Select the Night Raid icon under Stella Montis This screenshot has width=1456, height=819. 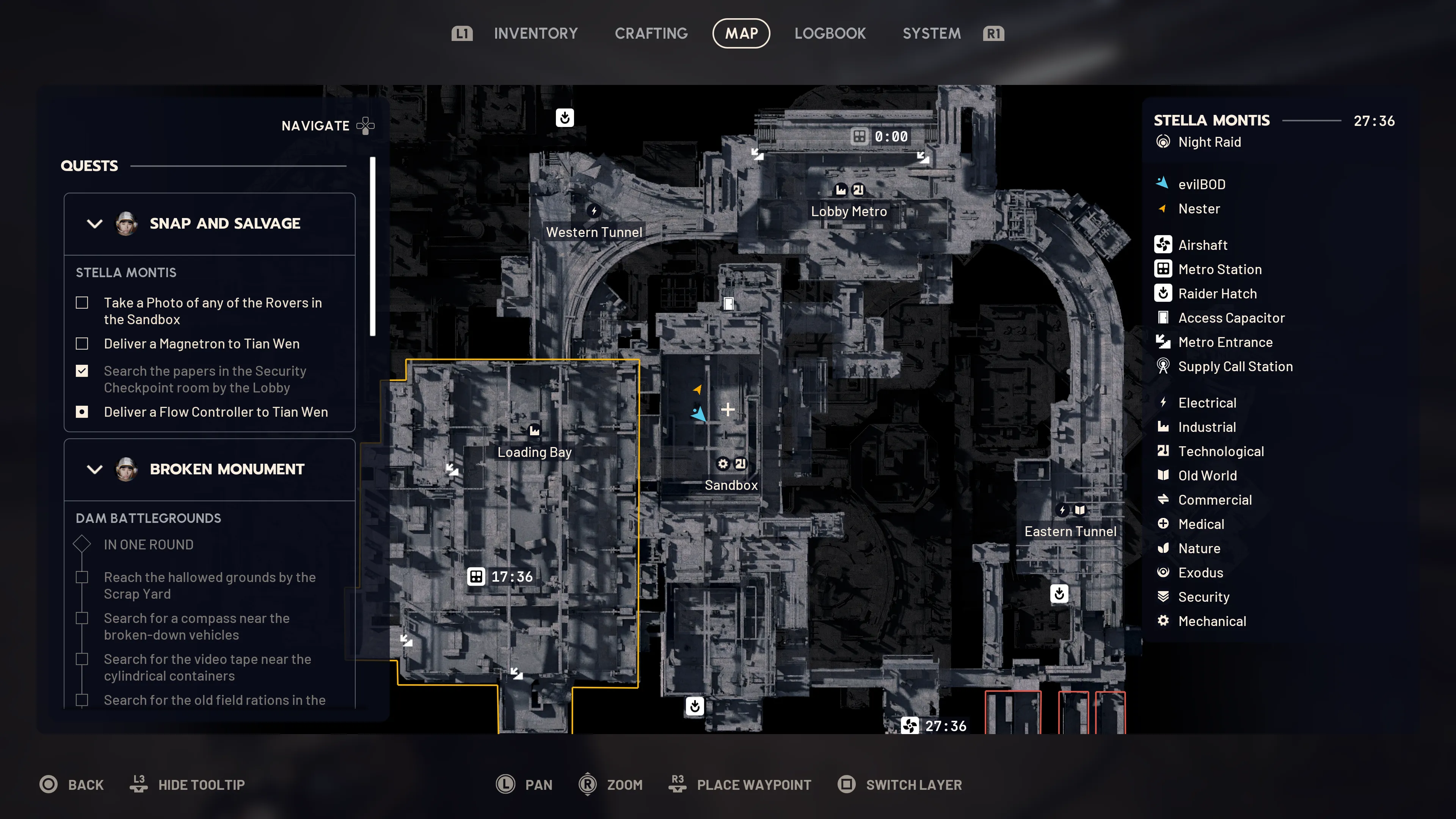[x=1164, y=142]
